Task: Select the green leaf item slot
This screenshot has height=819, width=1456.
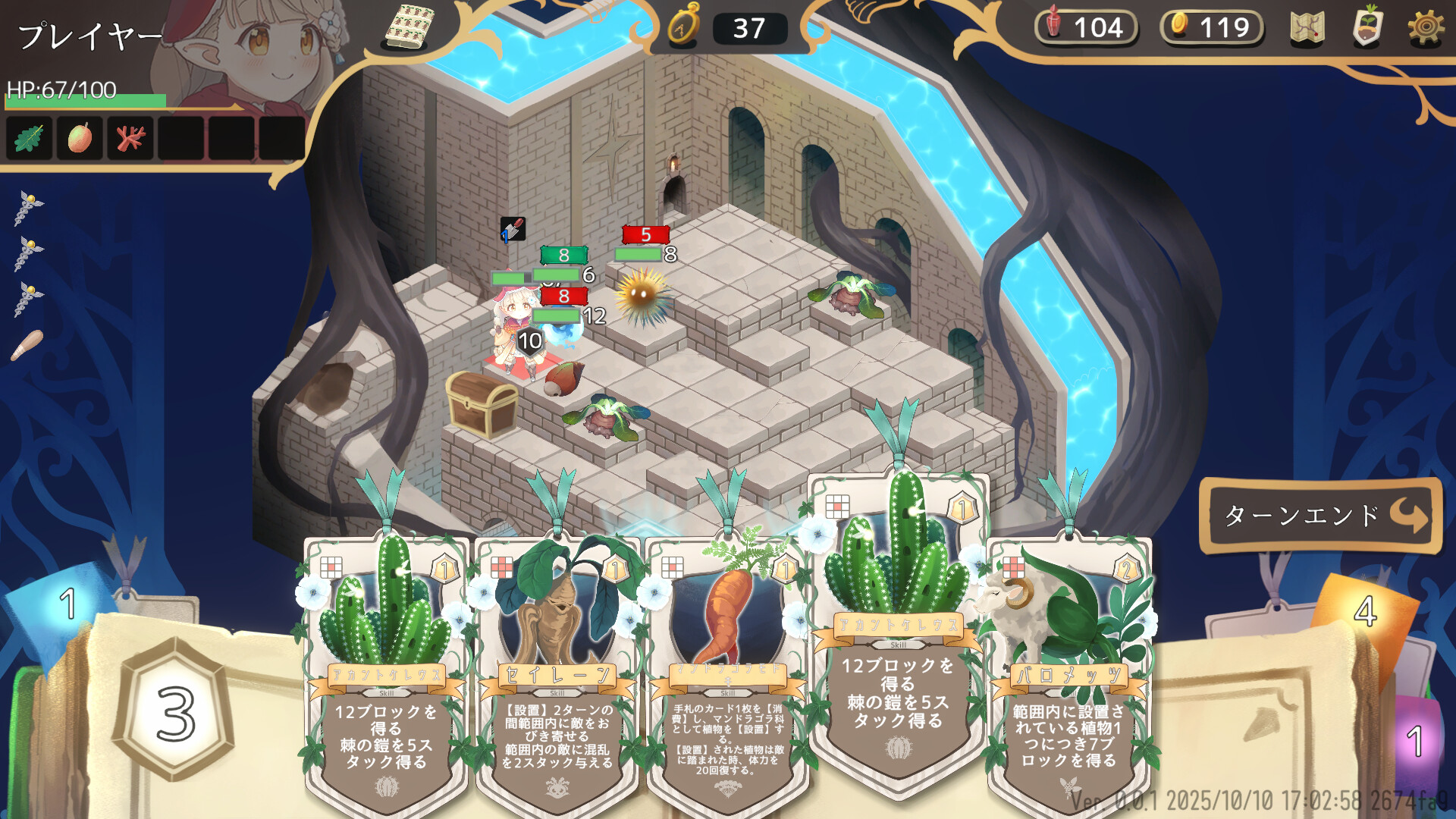Action: click(28, 138)
